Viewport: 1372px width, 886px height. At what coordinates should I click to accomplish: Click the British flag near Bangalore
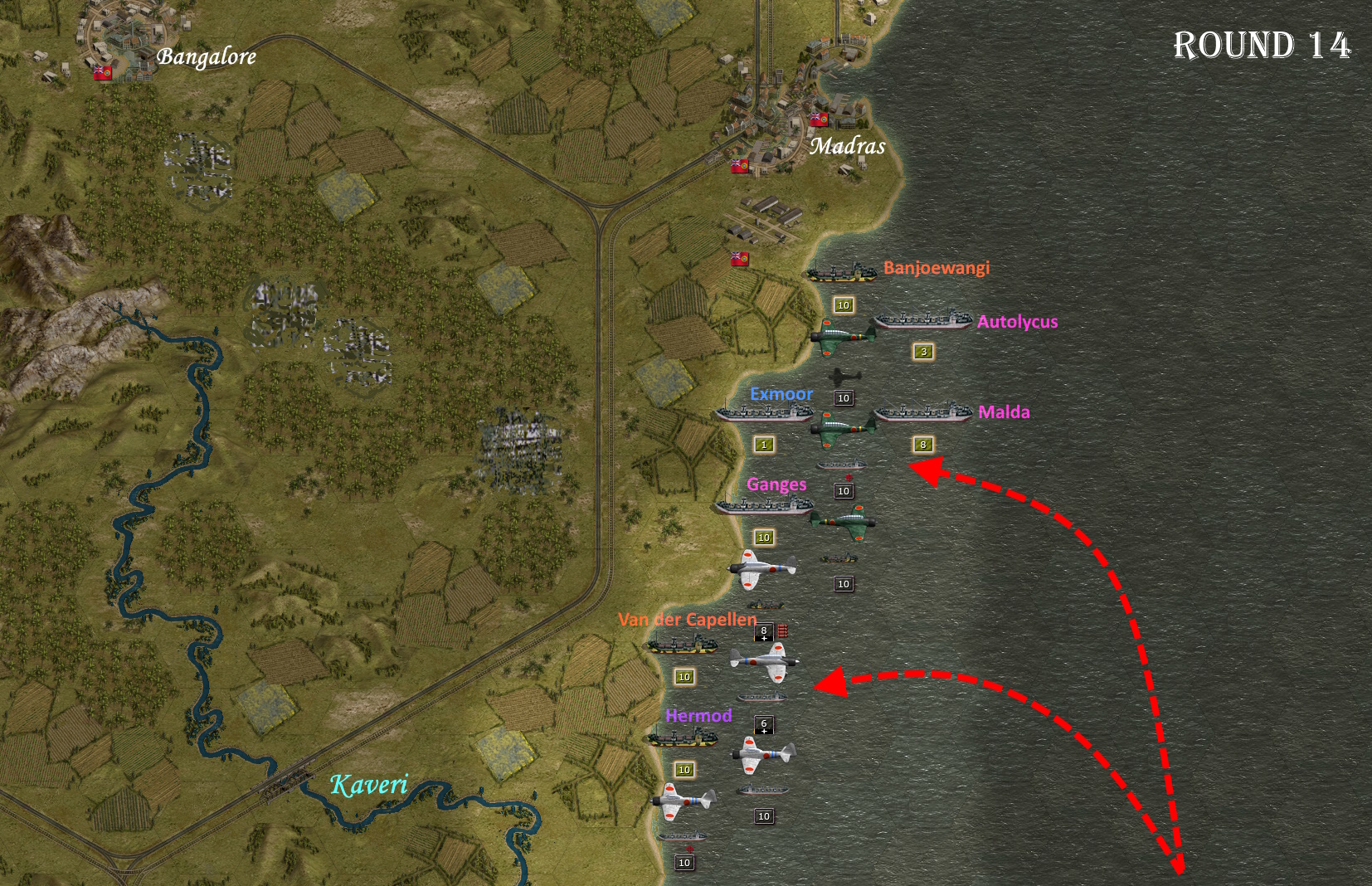(101, 72)
